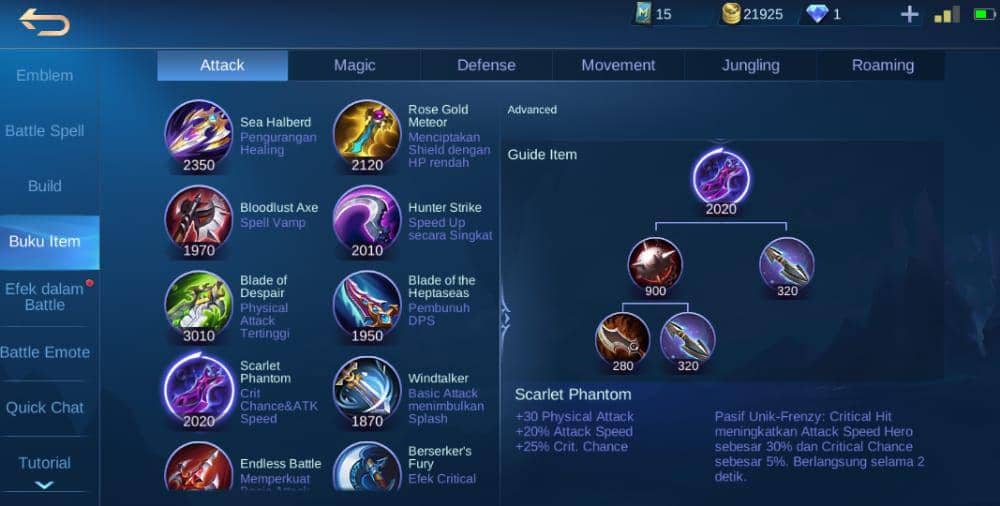The image size is (1000, 506).
Task: Show the Movement items tab
Action: point(618,65)
